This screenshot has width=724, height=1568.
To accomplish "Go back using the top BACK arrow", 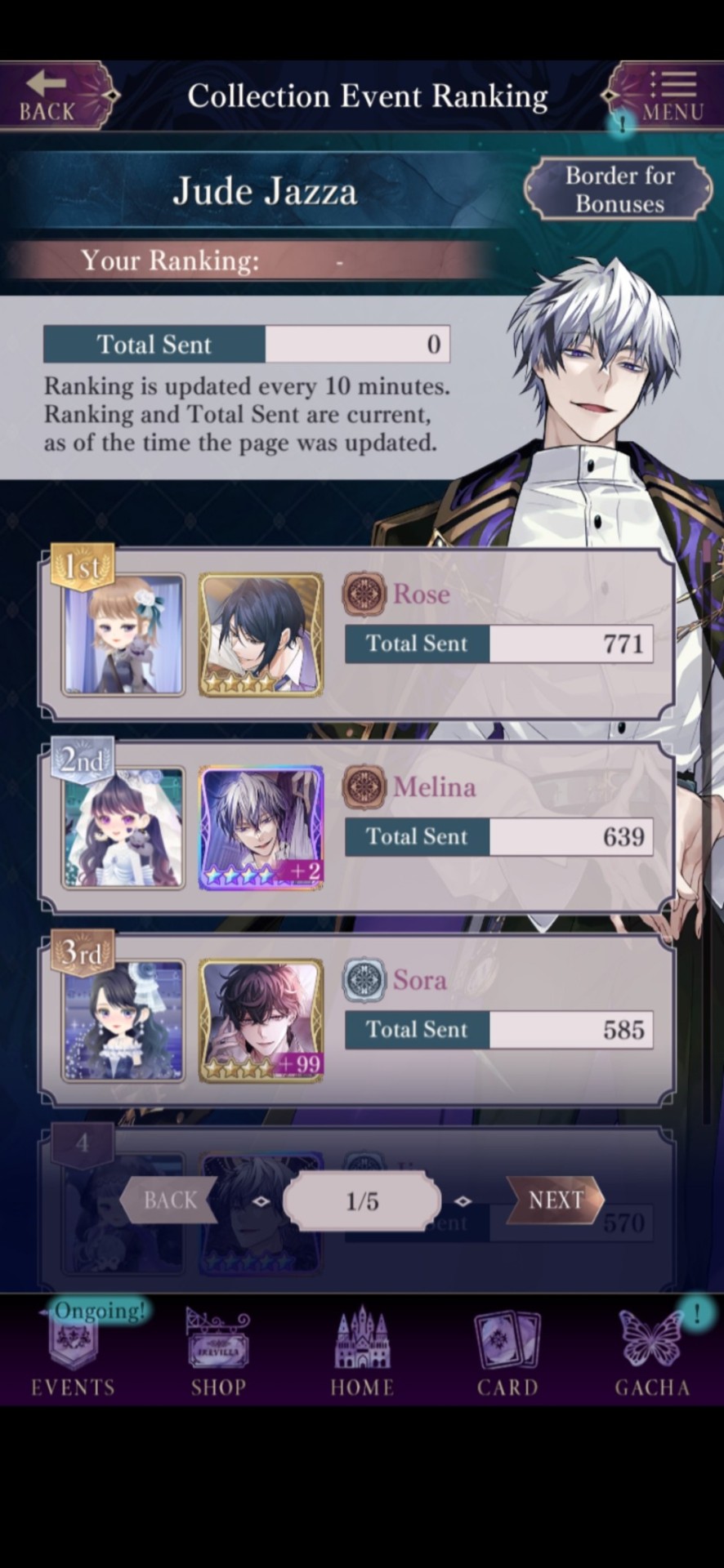I will [49, 96].
